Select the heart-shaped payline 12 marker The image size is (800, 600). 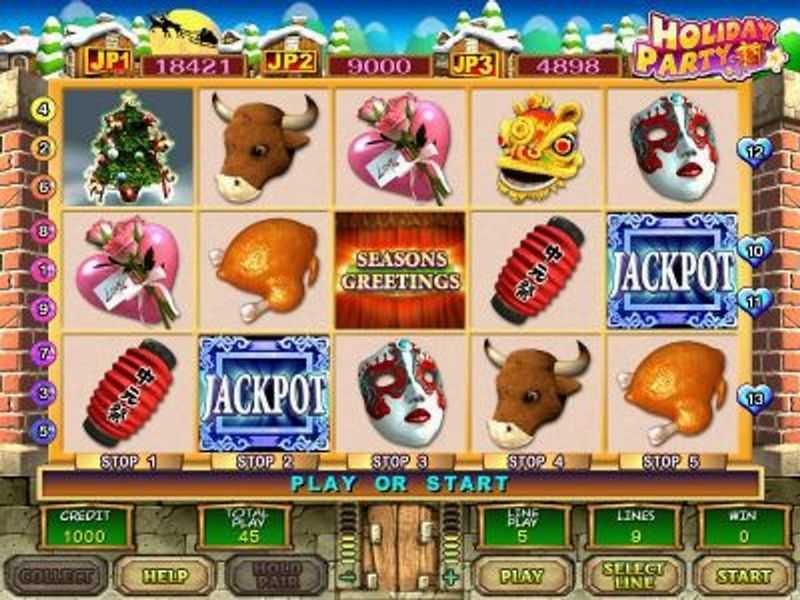755,152
